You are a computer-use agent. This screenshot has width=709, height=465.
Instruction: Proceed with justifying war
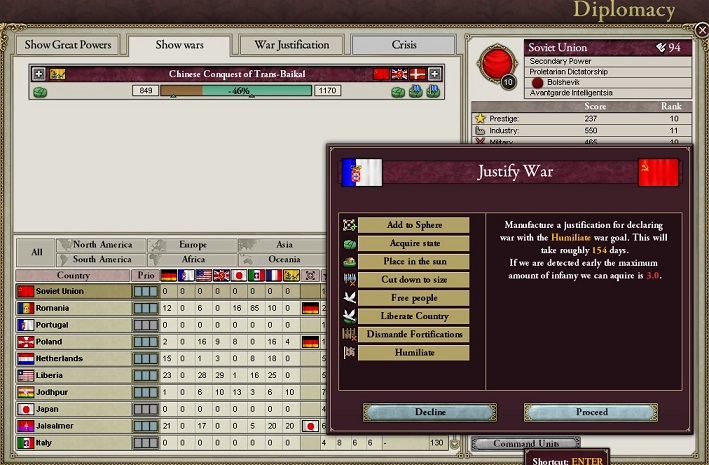tap(591, 412)
